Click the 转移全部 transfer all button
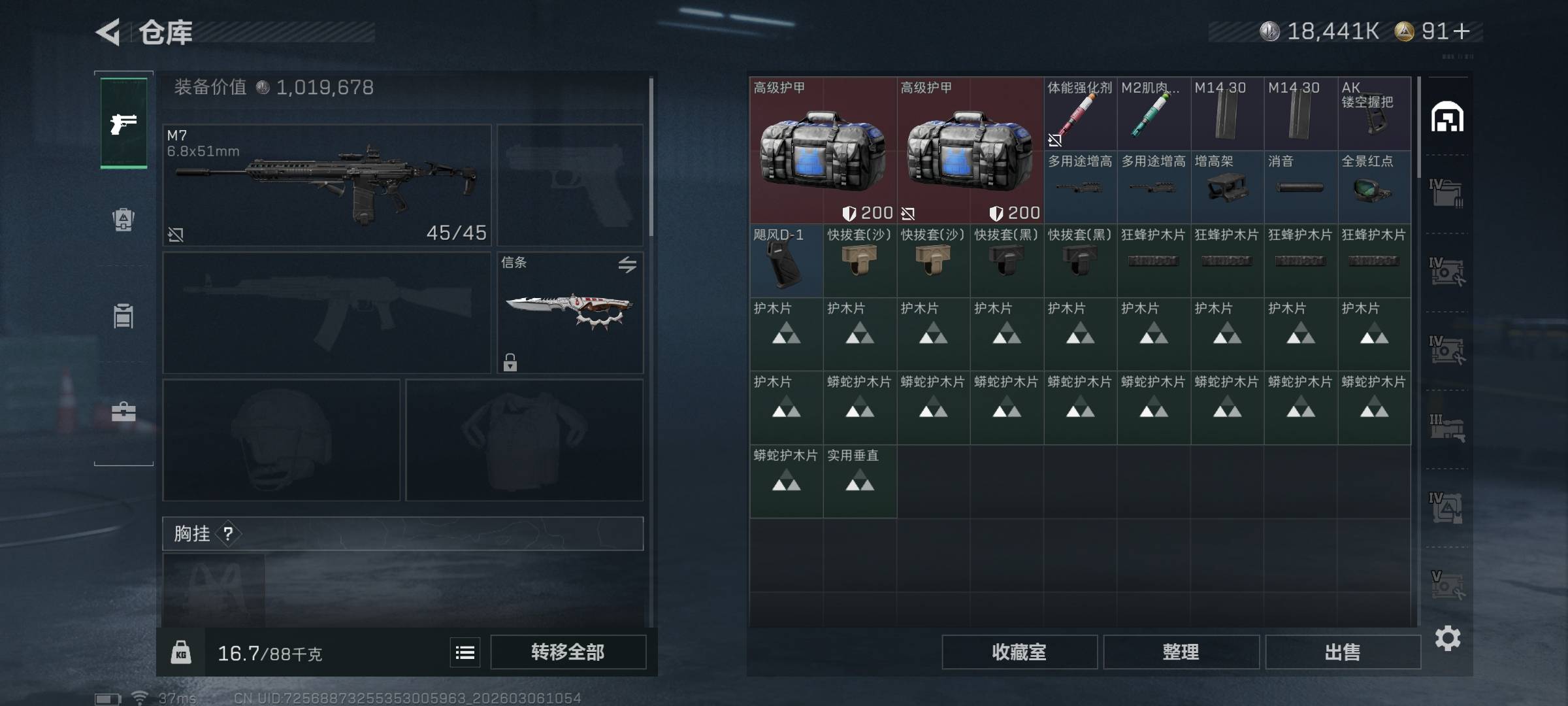 pyautogui.click(x=568, y=652)
